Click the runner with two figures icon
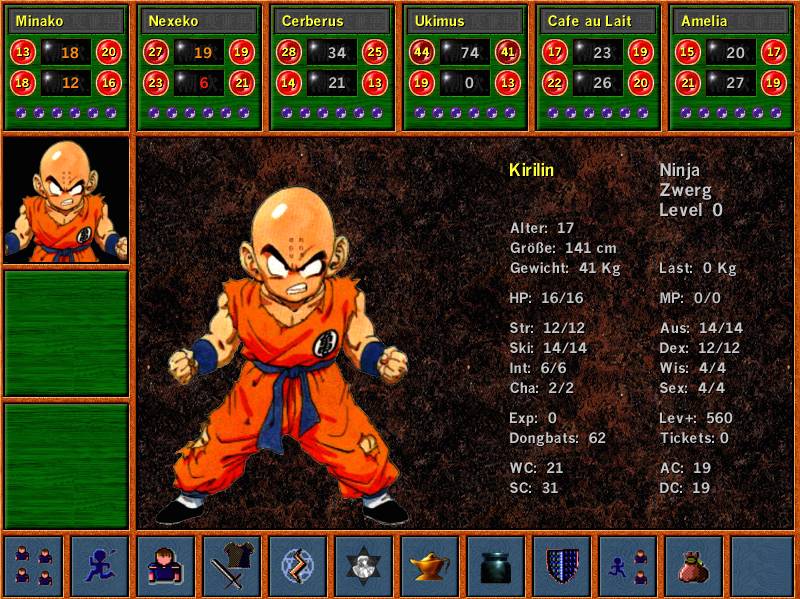This screenshot has height=599, width=800. pos(628,566)
